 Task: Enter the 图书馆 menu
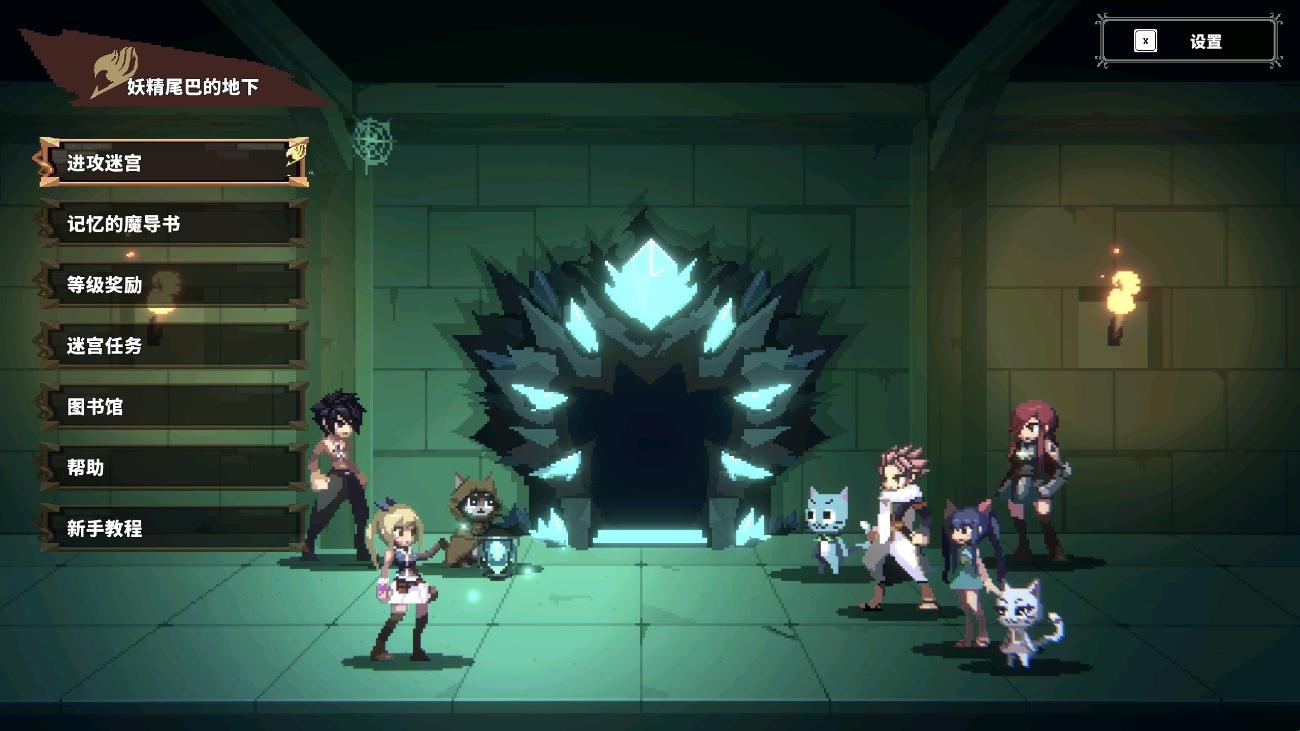tap(172, 407)
